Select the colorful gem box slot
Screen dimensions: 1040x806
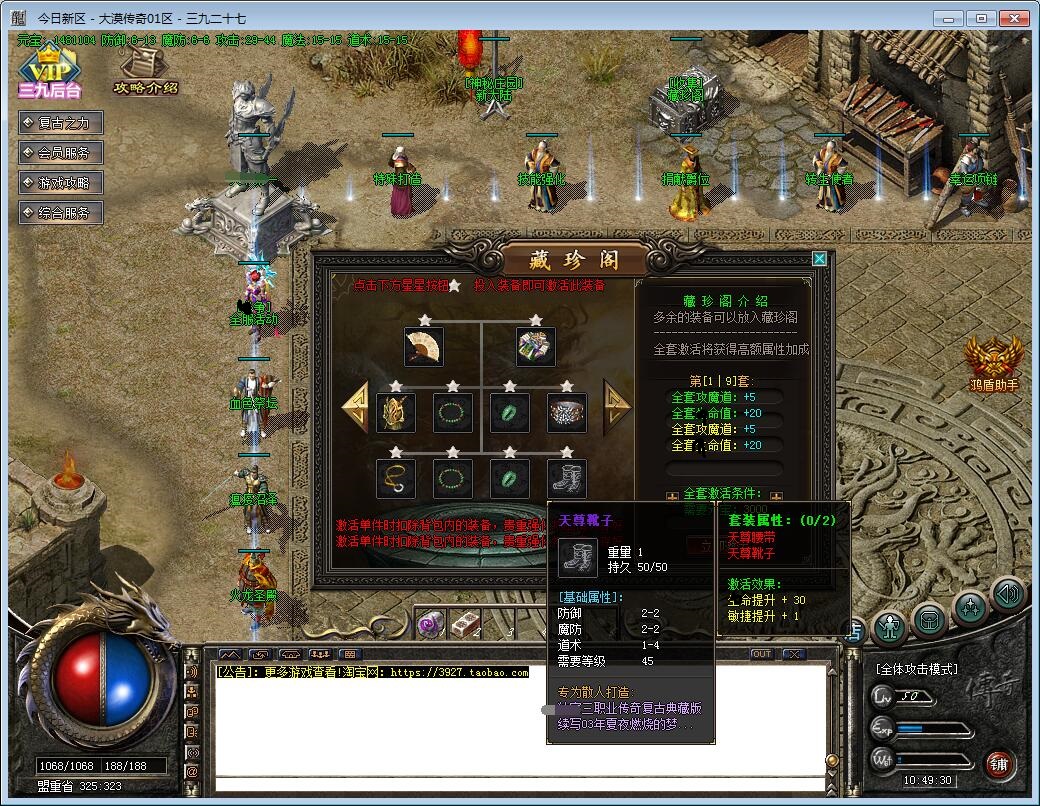[536, 347]
